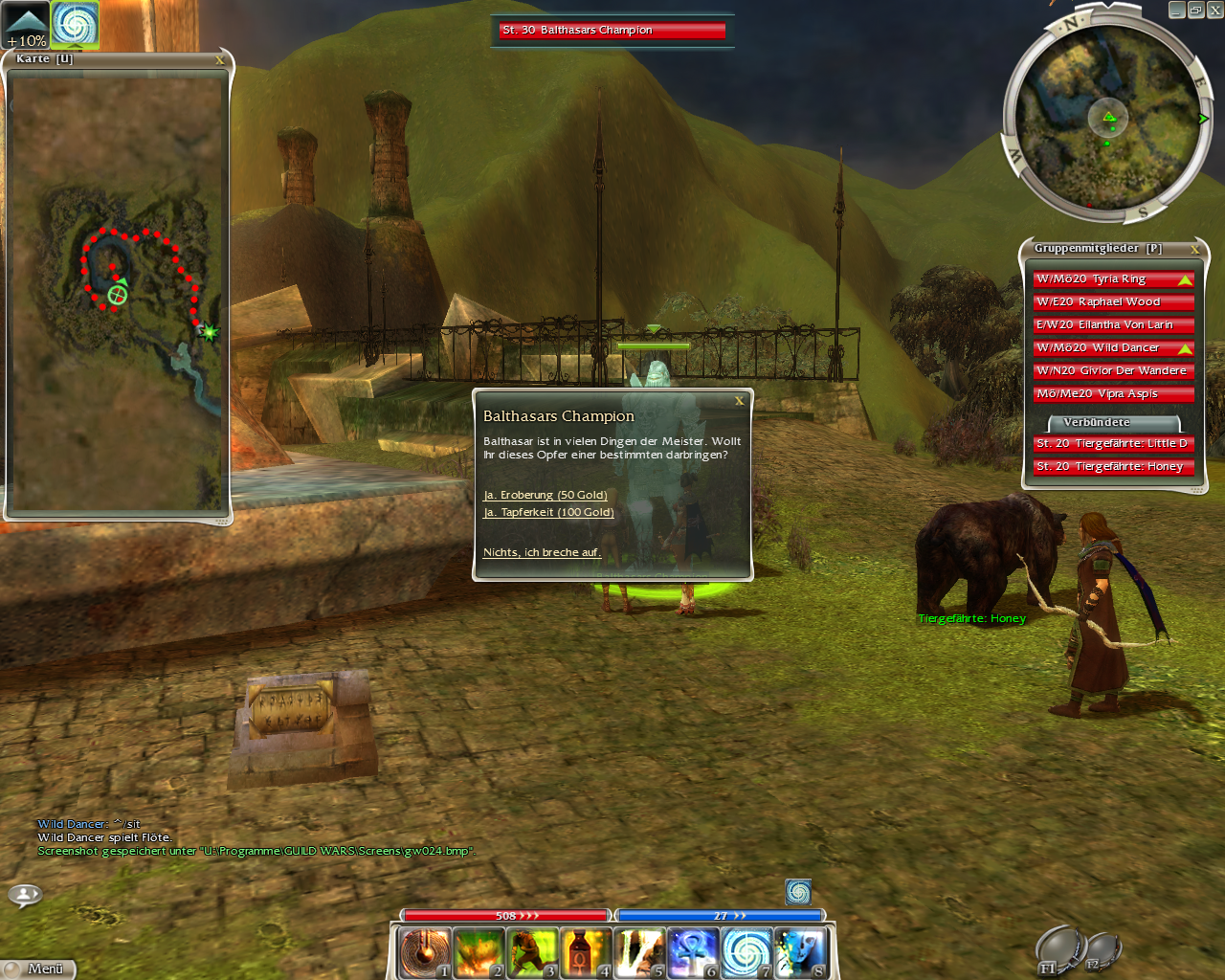Select 'Nichts, ich breche auf.' reply
The height and width of the screenshot is (980, 1225).
(x=542, y=552)
